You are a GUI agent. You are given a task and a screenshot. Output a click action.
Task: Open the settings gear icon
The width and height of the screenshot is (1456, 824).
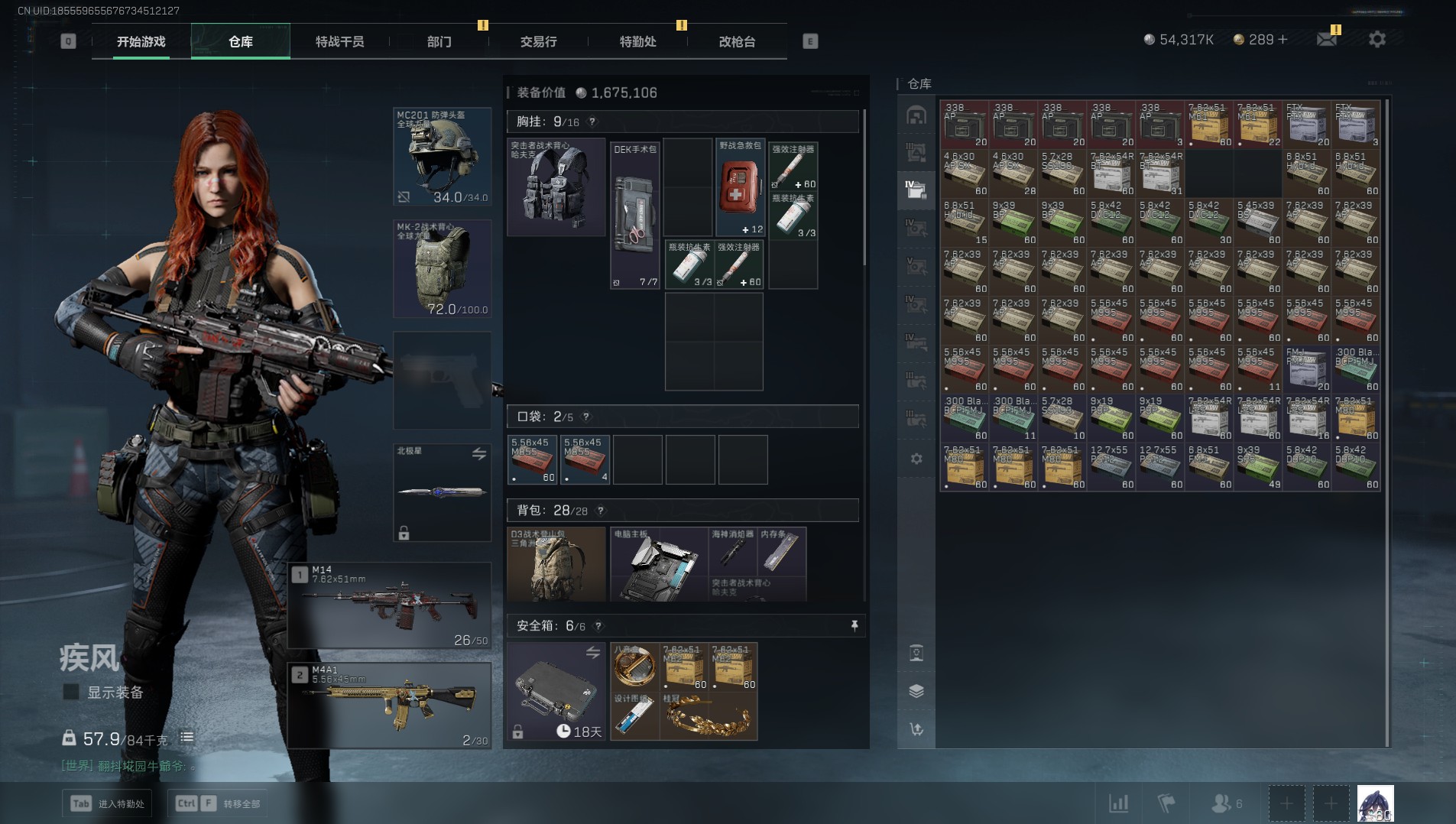(x=1377, y=39)
